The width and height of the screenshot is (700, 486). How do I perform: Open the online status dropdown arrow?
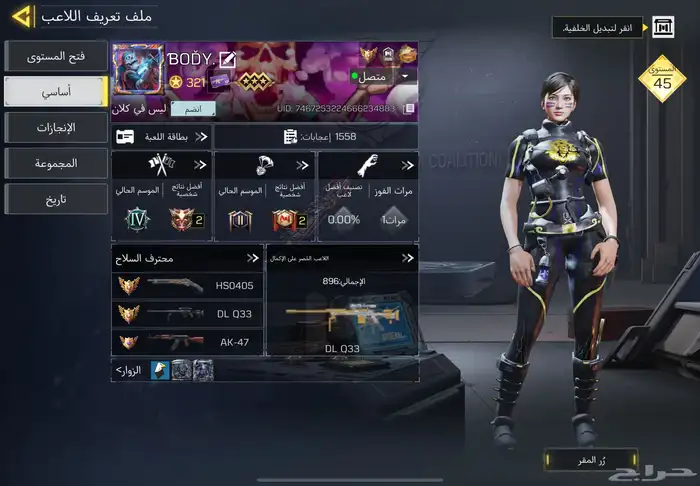(x=405, y=76)
